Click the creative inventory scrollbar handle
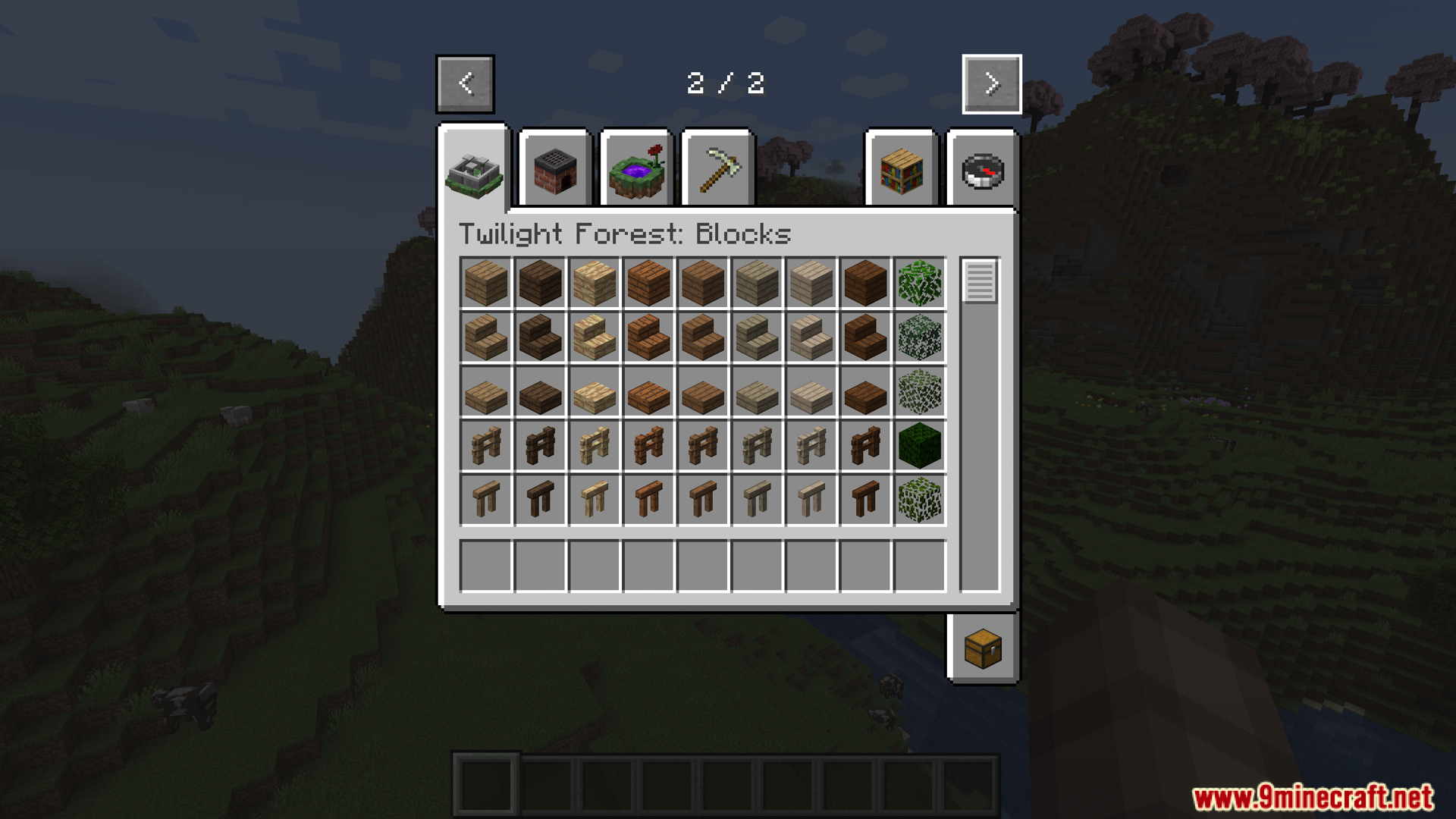The height and width of the screenshot is (819, 1456). click(979, 281)
